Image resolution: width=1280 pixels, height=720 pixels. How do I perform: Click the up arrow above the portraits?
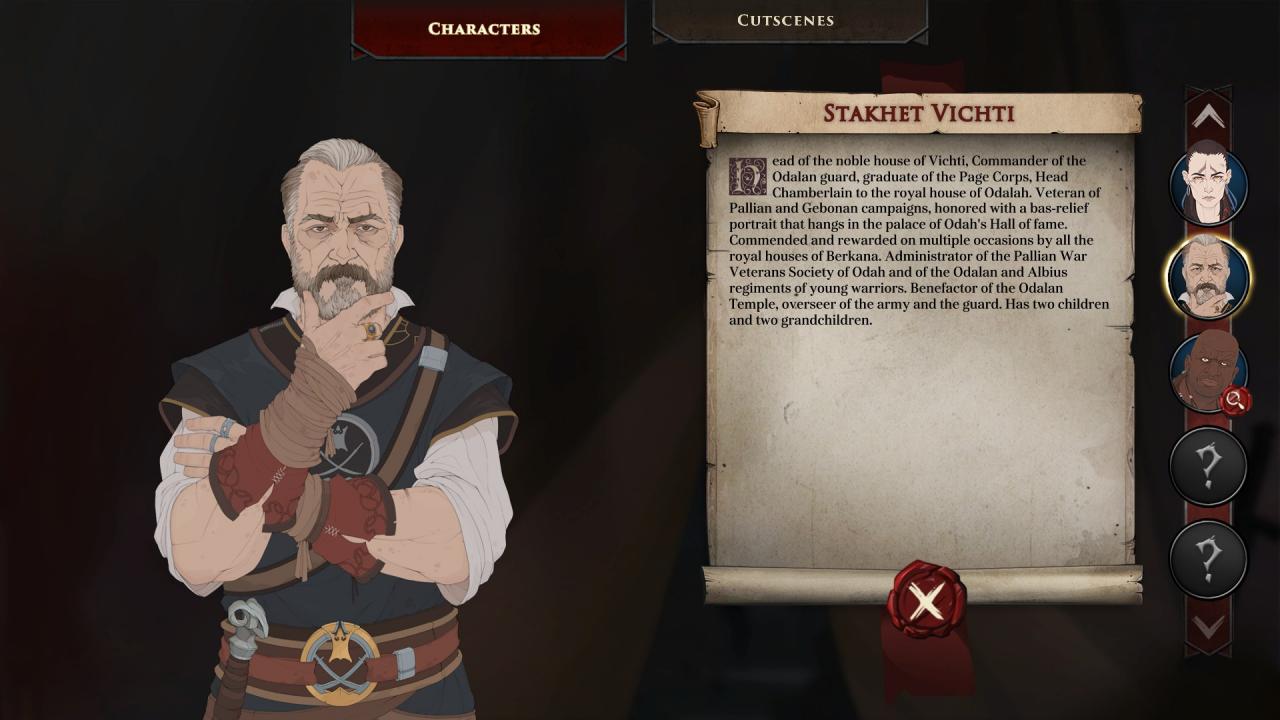coord(1208,117)
